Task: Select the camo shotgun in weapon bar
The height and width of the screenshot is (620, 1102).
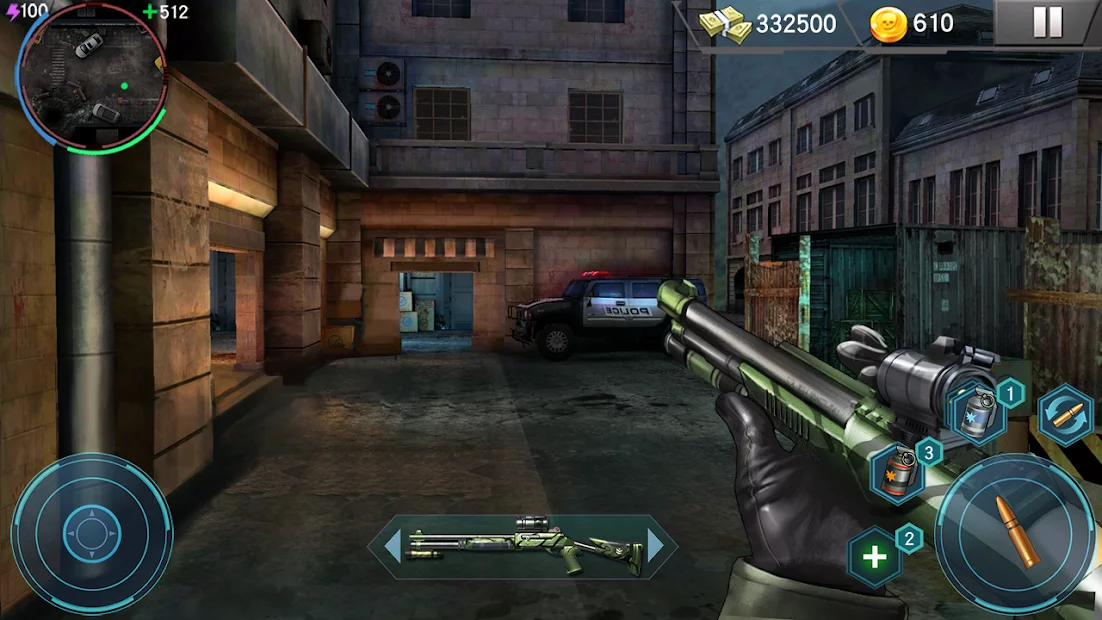Action: pyautogui.click(x=524, y=546)
